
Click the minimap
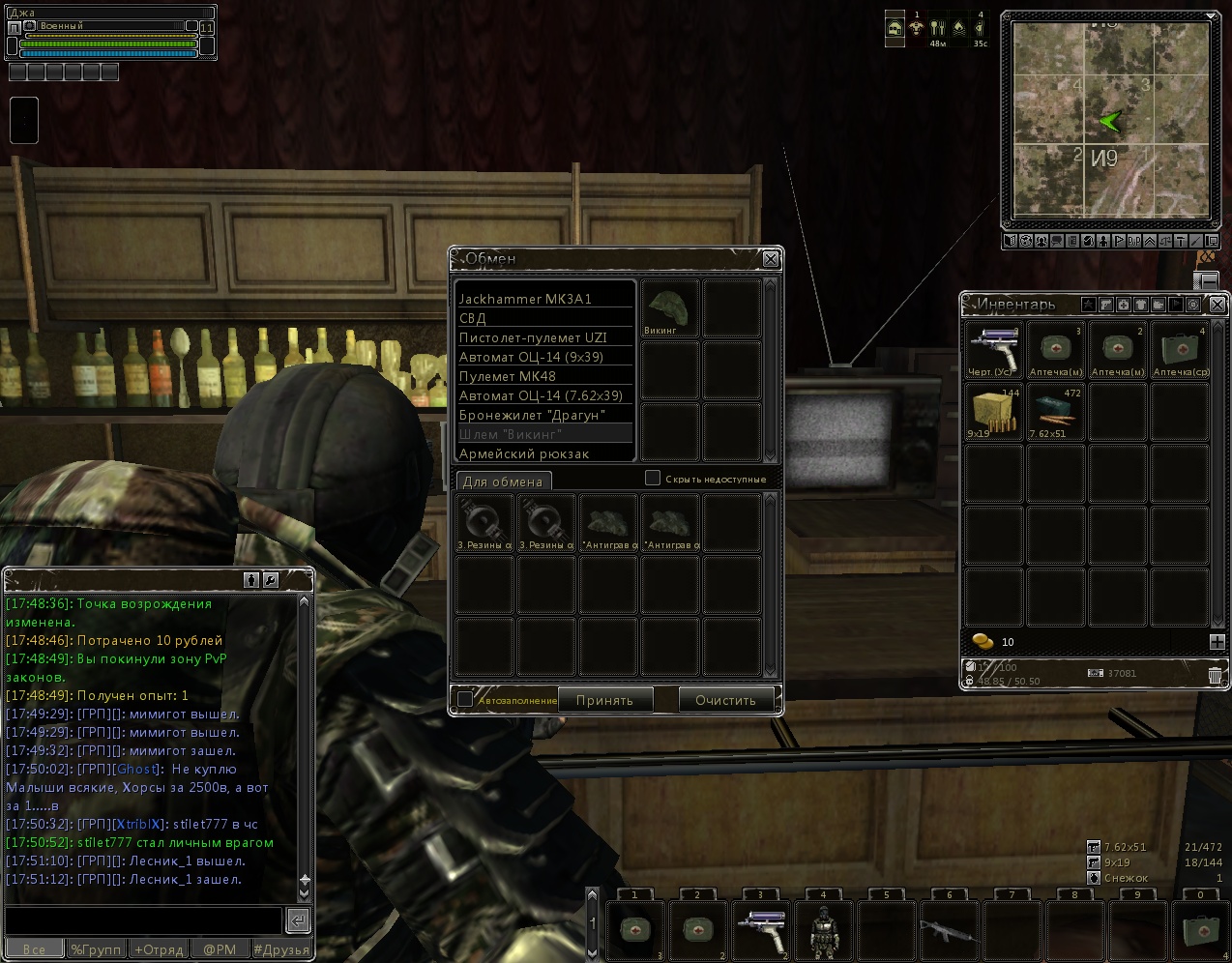tap(1110, 121)
